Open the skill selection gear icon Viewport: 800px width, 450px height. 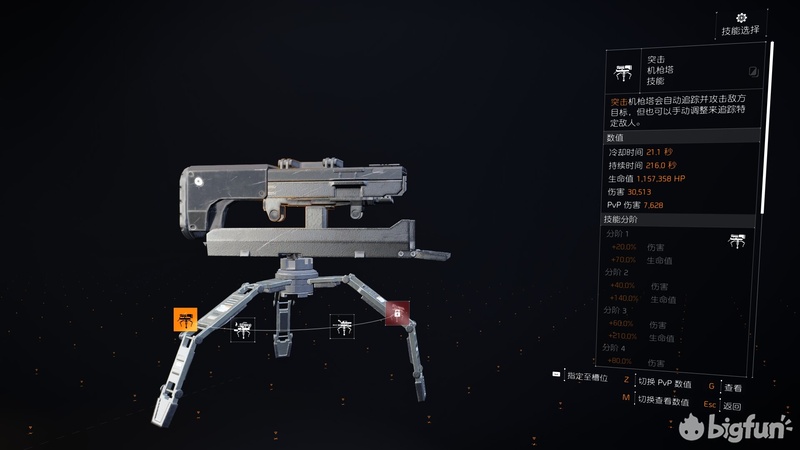click(741, 18)
